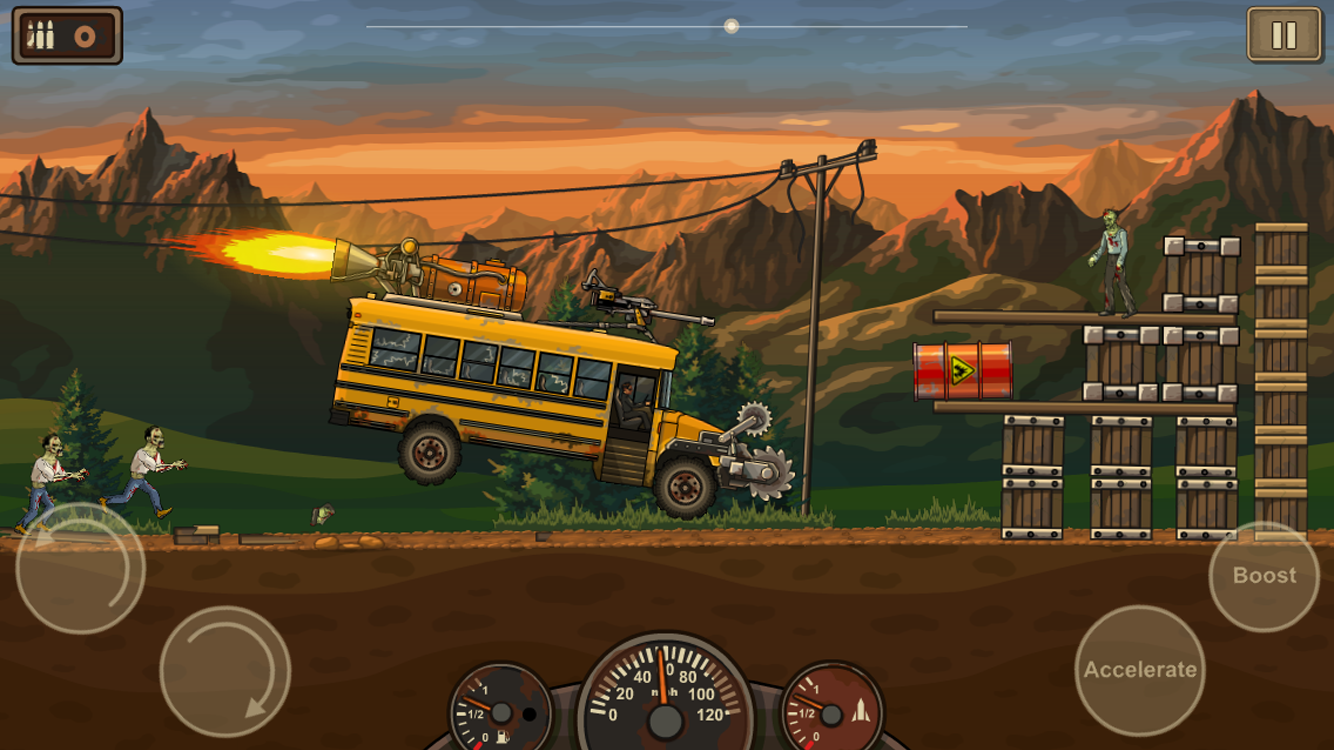Tap the Boost button

(1264, 576)
